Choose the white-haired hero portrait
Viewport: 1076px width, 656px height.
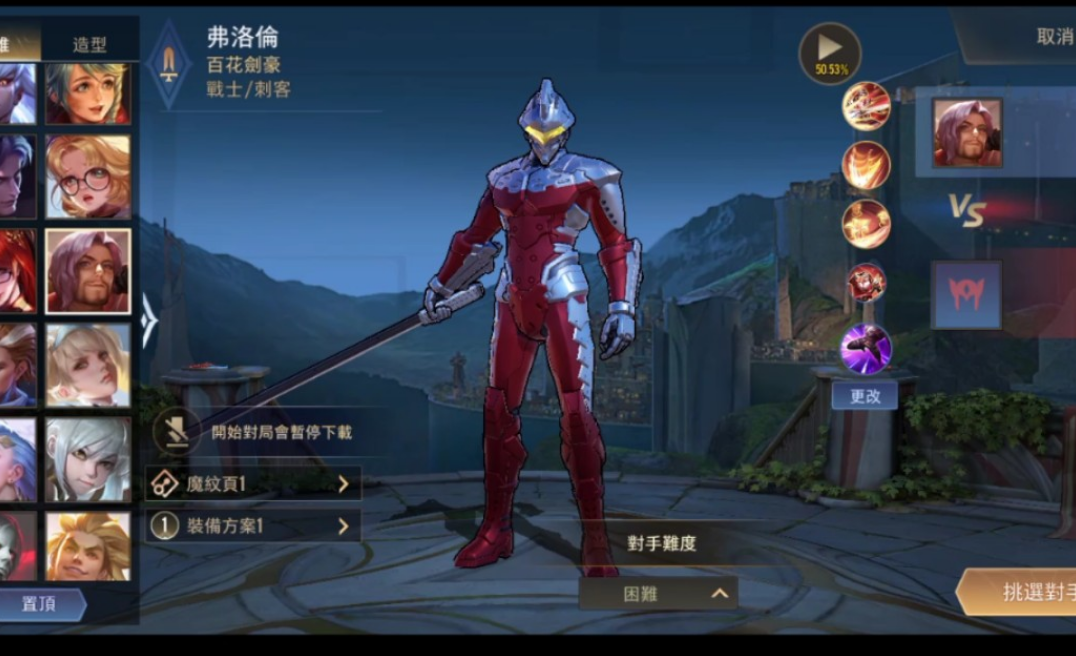[87, 459]
